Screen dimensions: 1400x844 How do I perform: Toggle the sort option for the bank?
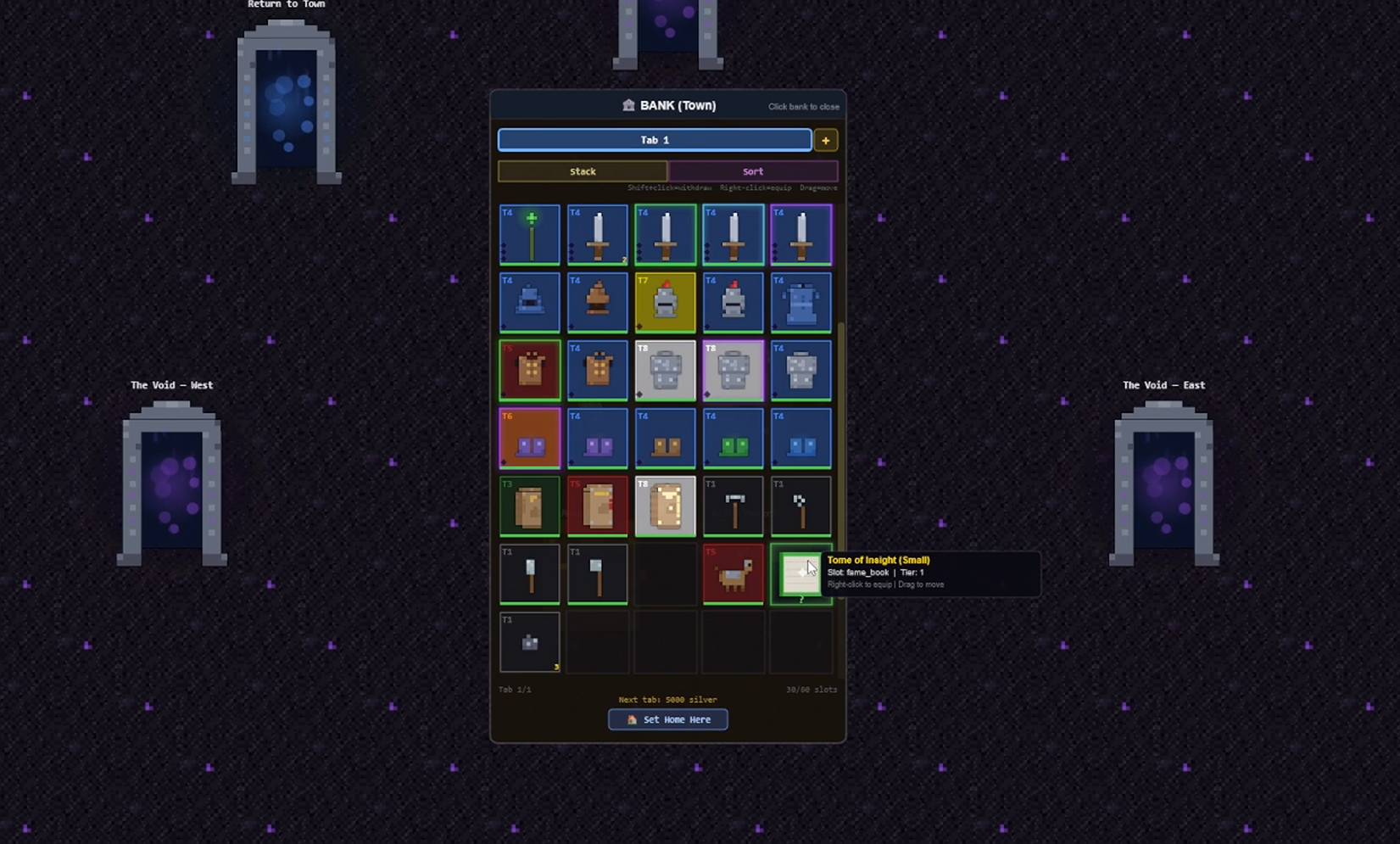click(753, 170)
